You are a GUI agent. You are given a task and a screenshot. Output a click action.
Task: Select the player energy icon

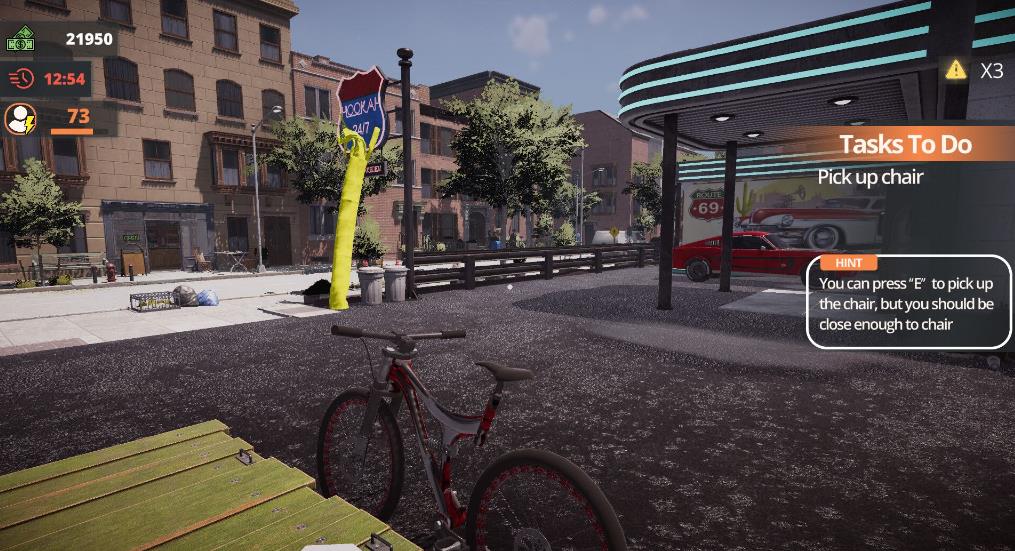(x=21, y=119)
